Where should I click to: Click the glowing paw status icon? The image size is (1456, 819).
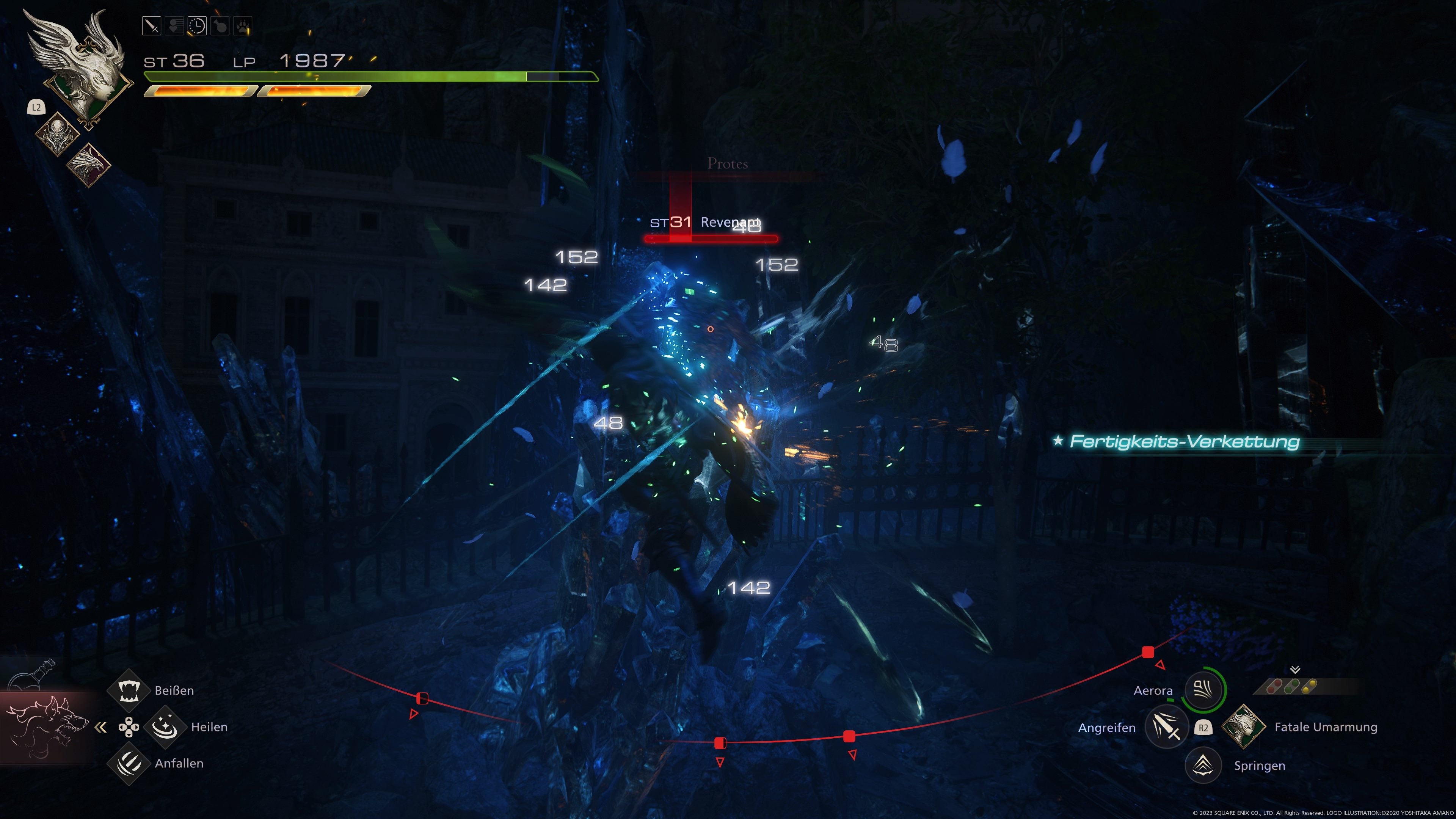click(x=243, y=25)
